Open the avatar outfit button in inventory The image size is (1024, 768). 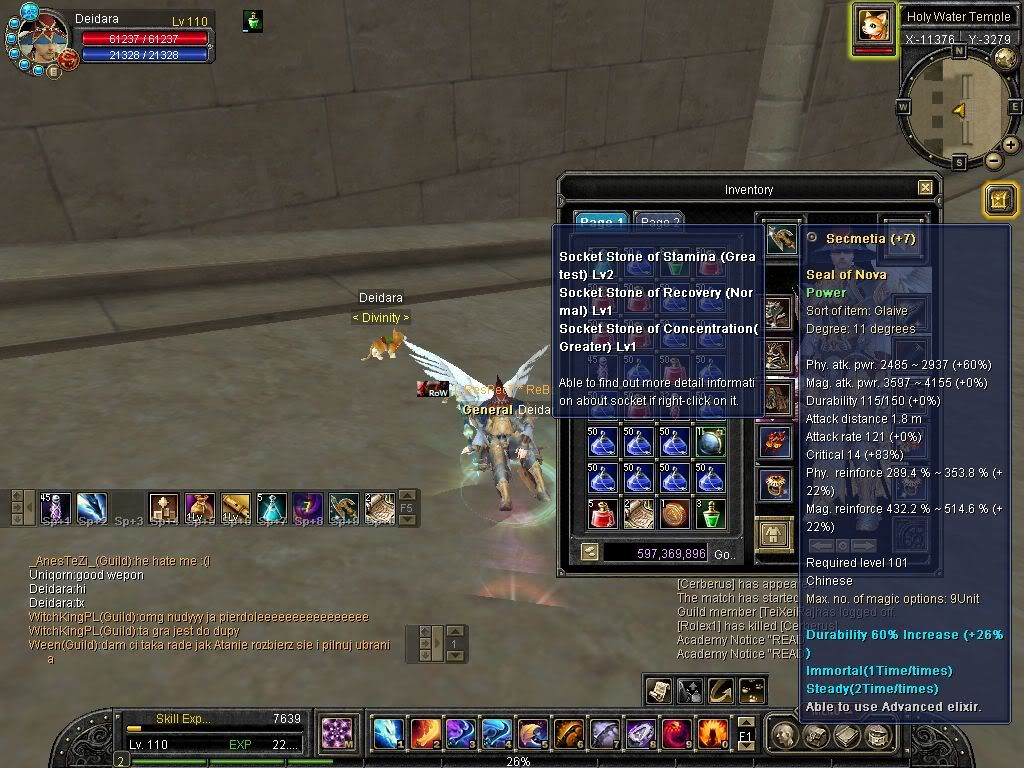(773, 534)
